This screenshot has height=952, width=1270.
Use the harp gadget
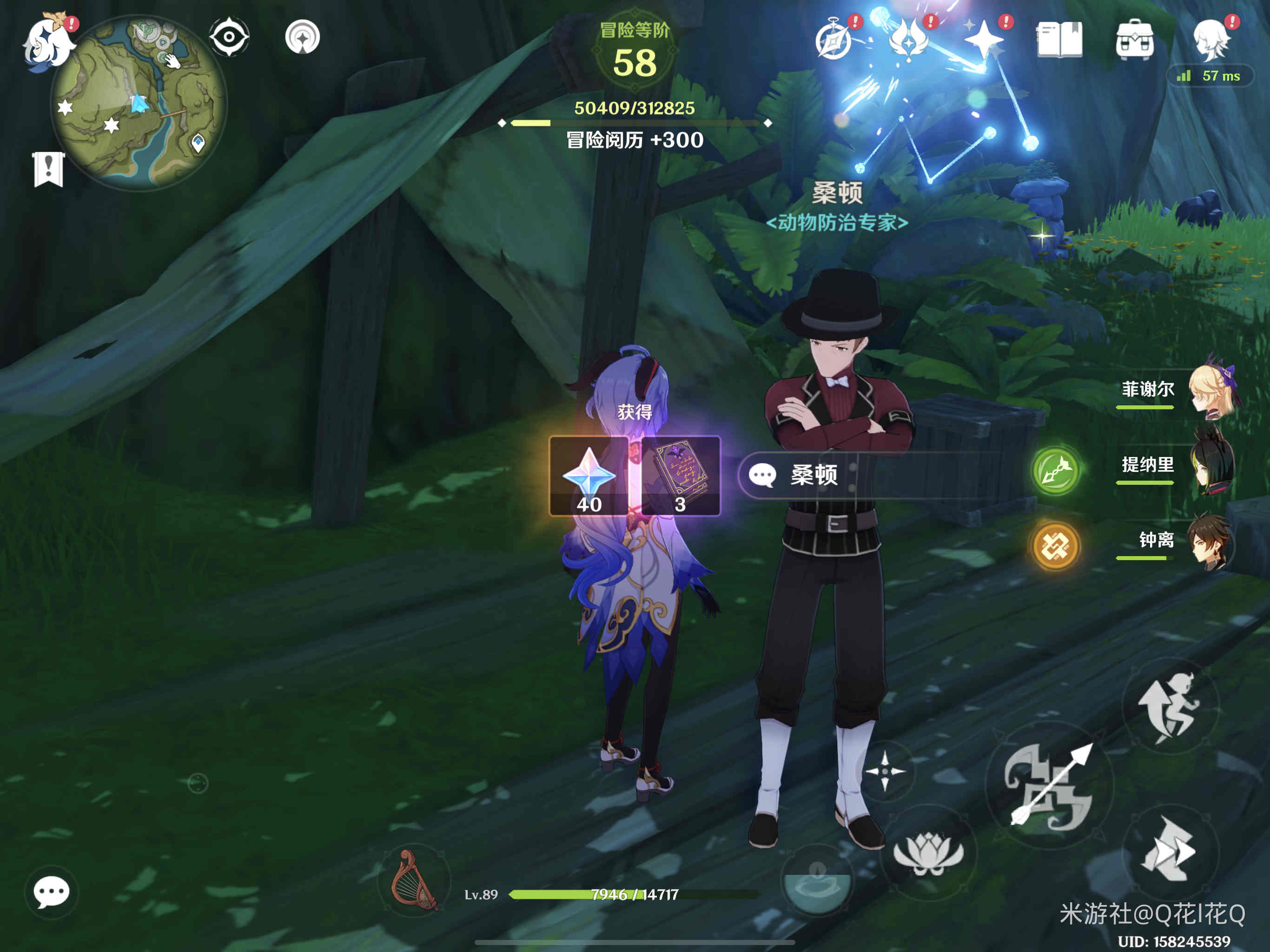click(413, 881)
